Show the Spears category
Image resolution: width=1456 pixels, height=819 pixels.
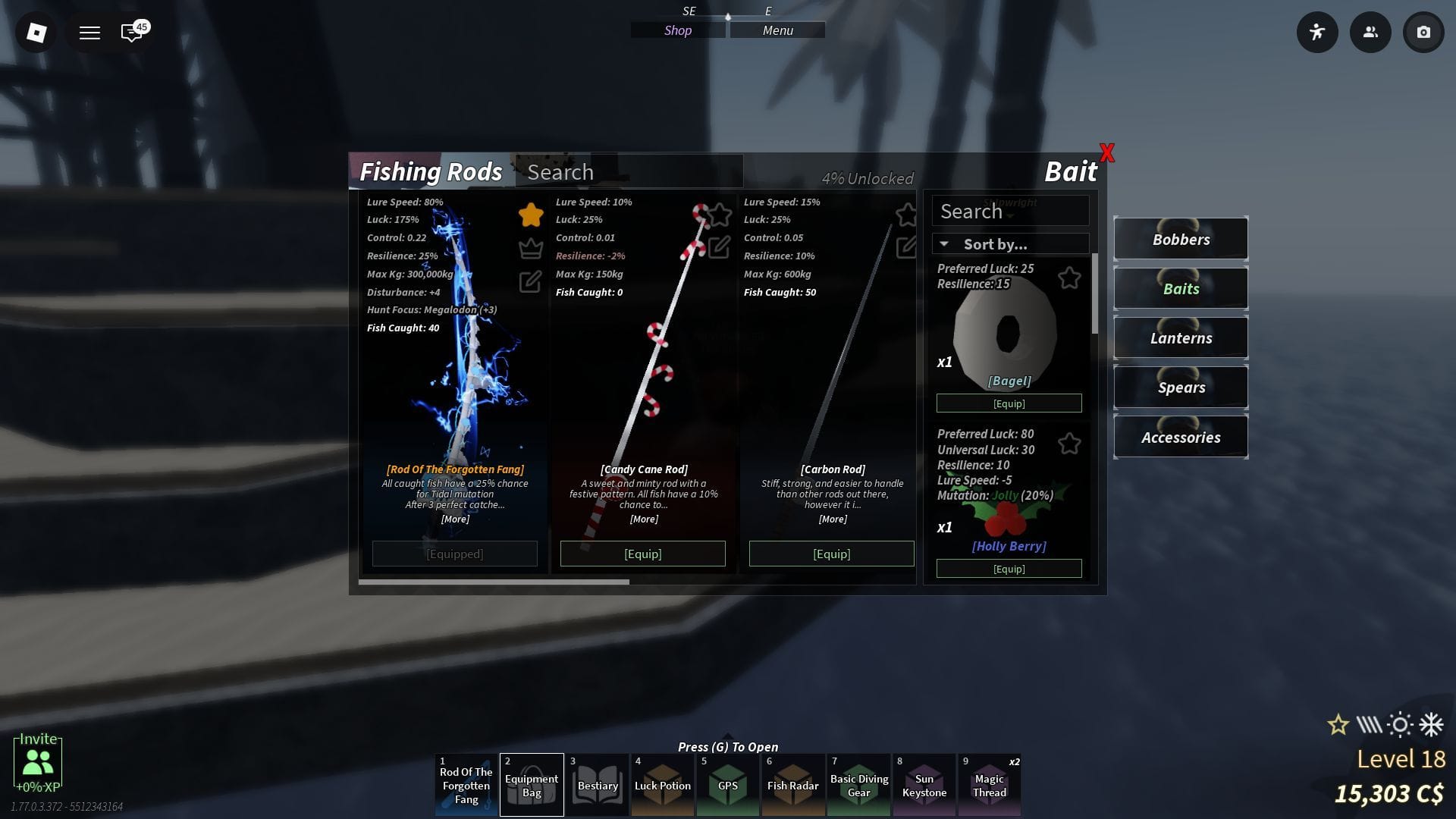[1181, 388]
